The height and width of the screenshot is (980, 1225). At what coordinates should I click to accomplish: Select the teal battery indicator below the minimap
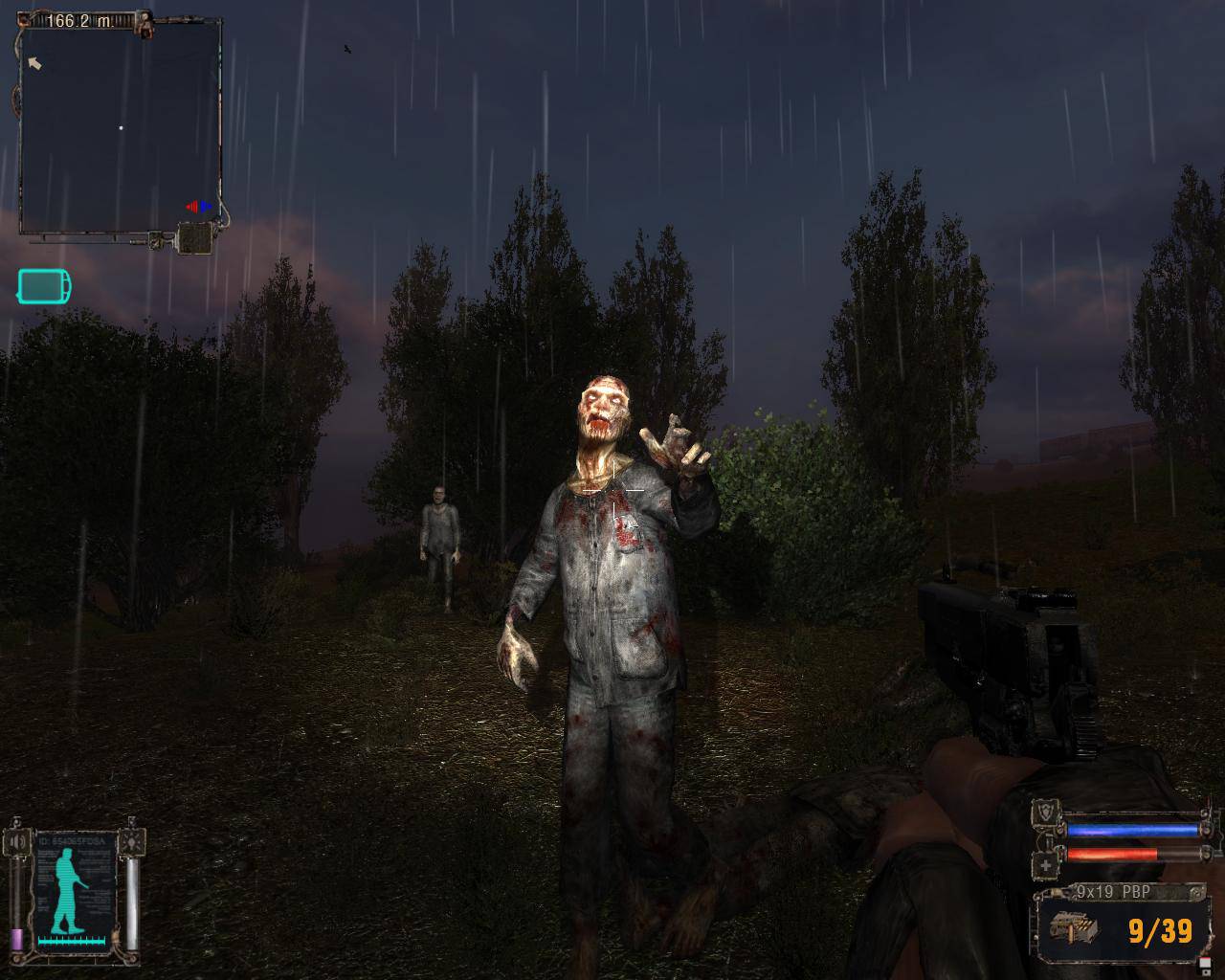43,284
